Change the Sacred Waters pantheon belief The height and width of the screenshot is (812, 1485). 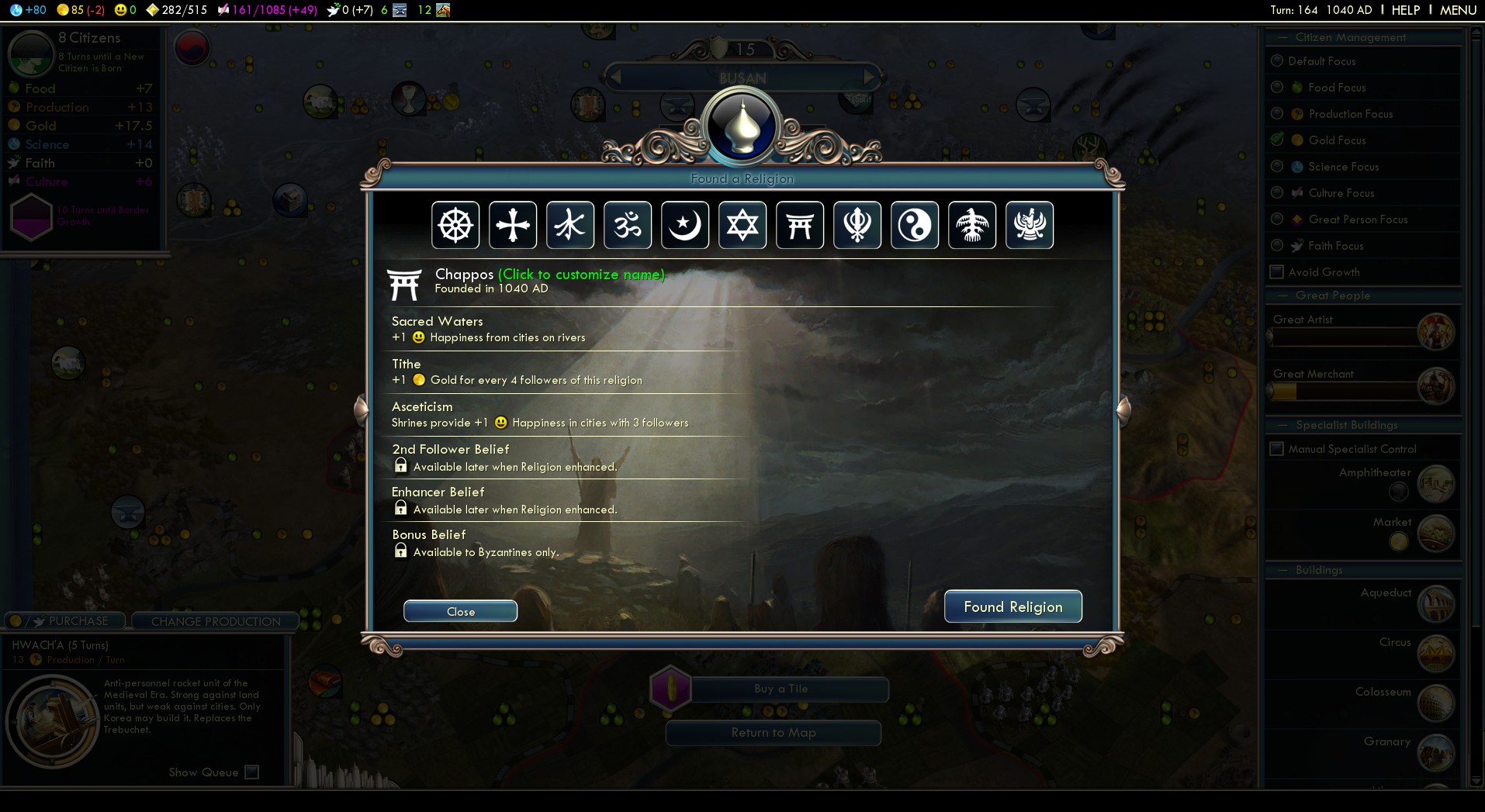coord(489,329)
